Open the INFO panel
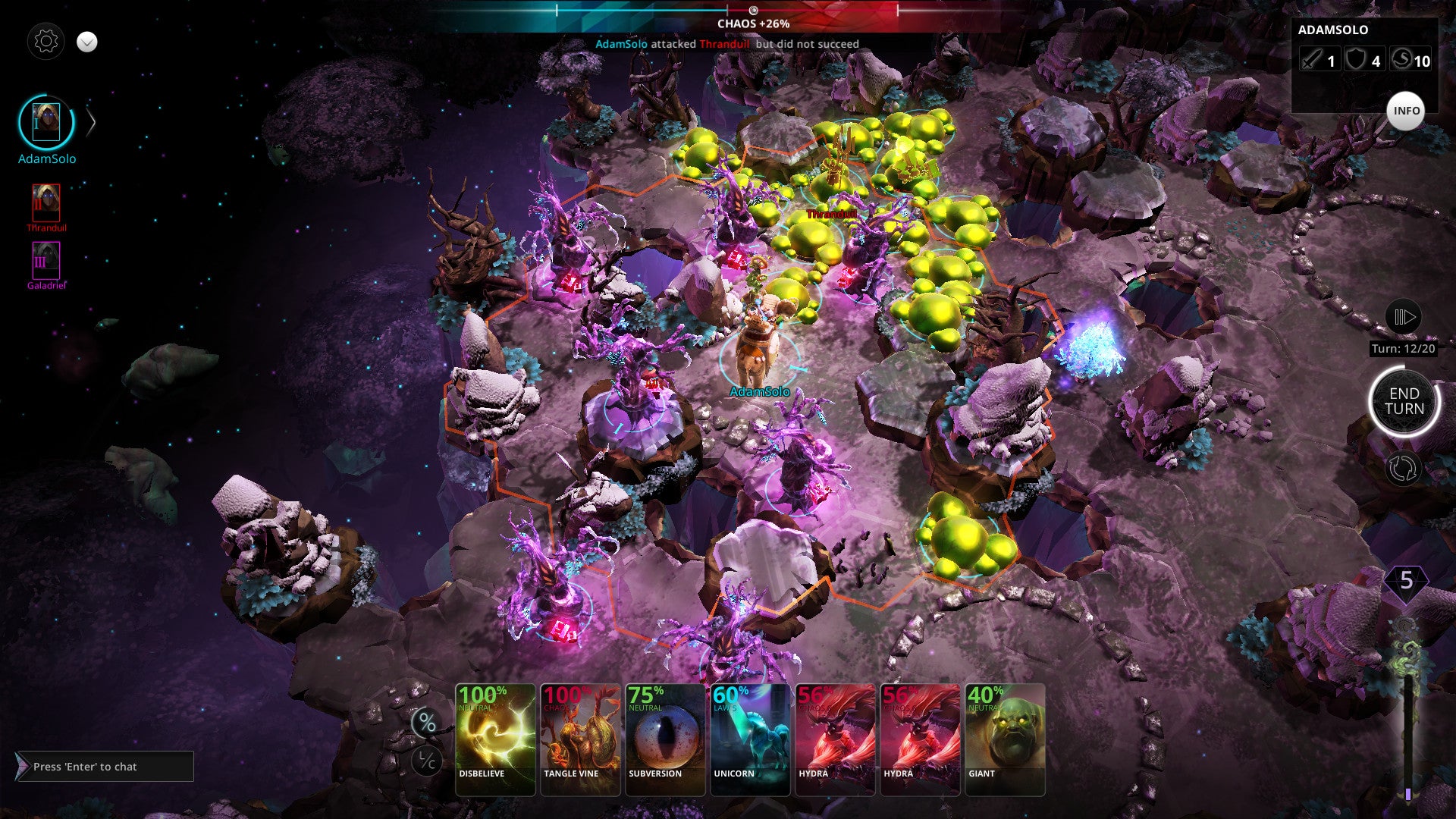The image size is (1456, 819). [x=1405, y=111]
